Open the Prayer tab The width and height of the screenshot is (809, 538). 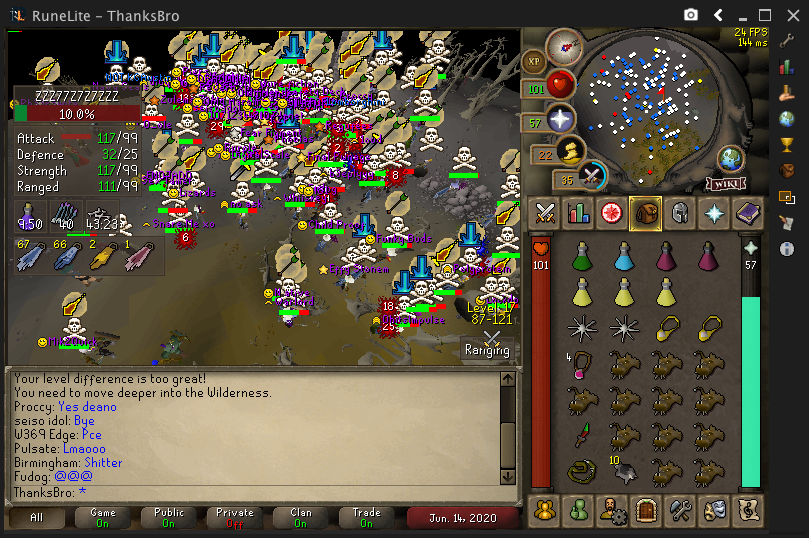pyautogui.click(x=712, y=212)
